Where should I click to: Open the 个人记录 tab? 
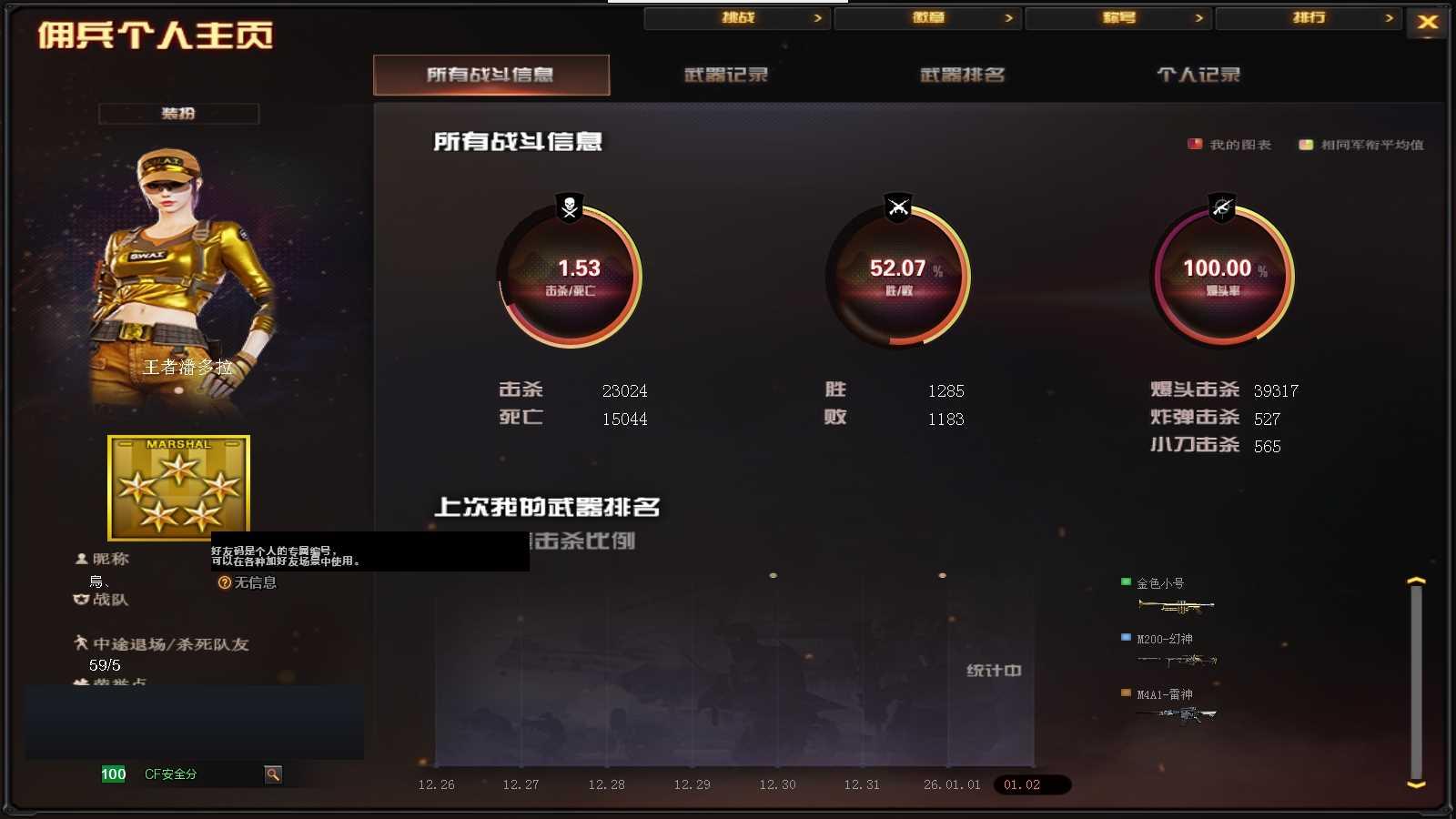click(x=1198, y=76)
